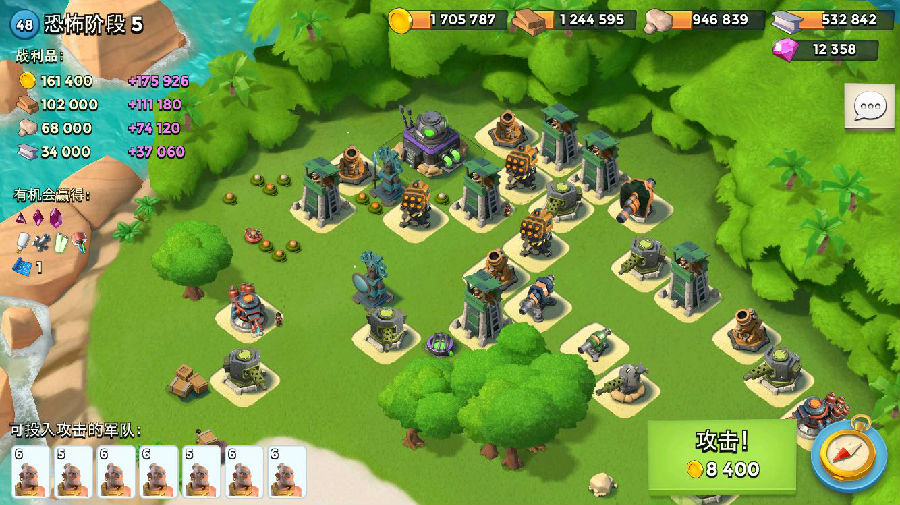Screen dimensions: 900x505
Task: Open the chat speech bubble
Action: coord(868,107)
